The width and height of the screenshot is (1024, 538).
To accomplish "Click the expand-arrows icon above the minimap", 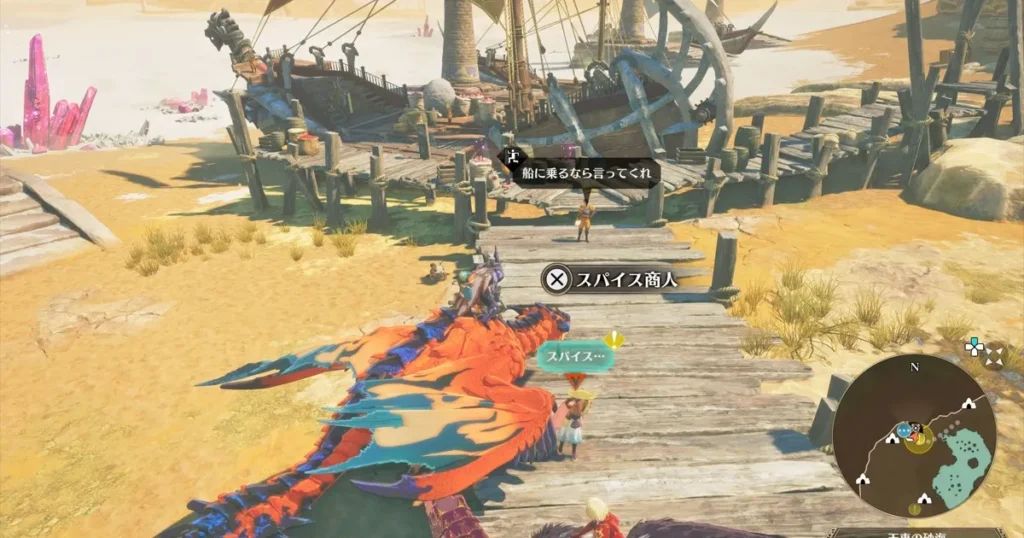I will 992,355.
